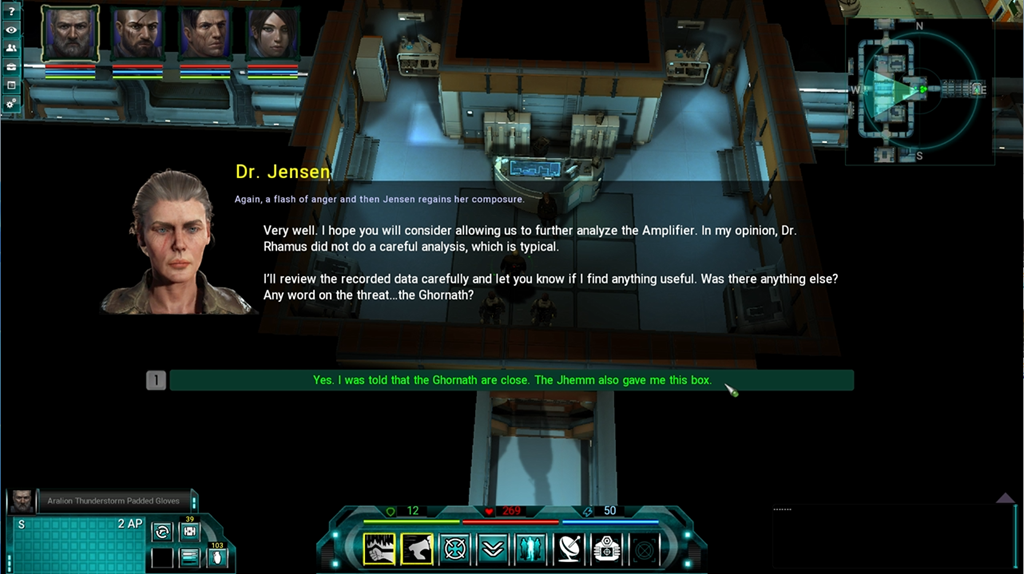Open the help question mark button
This screenshot has height=574, width=1024.
click(11, 11)
